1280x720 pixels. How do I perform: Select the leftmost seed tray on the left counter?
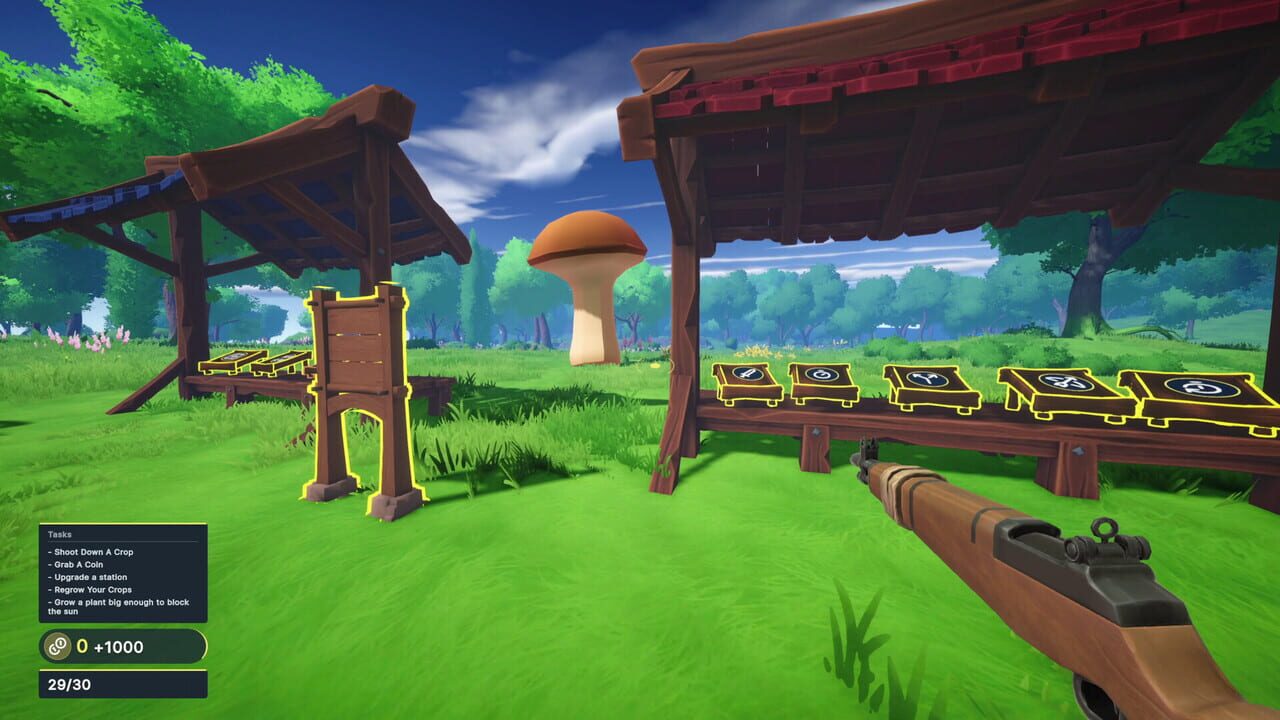coord(232,364)
